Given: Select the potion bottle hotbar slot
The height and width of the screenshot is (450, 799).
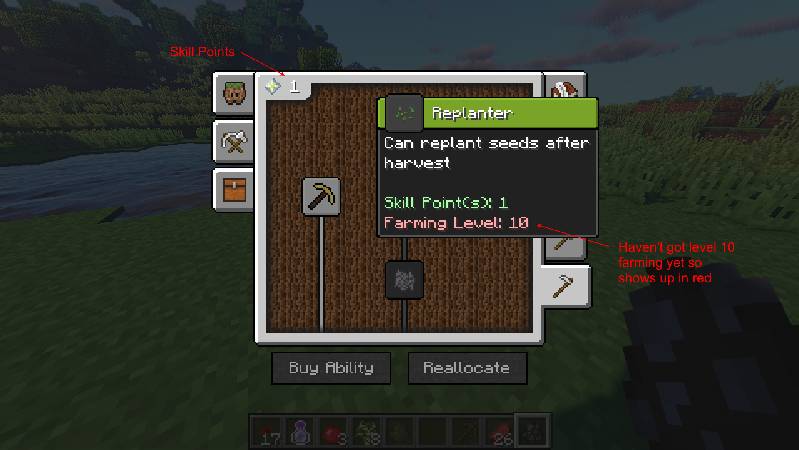Looking at the screenshot, I should coord(298,430).
